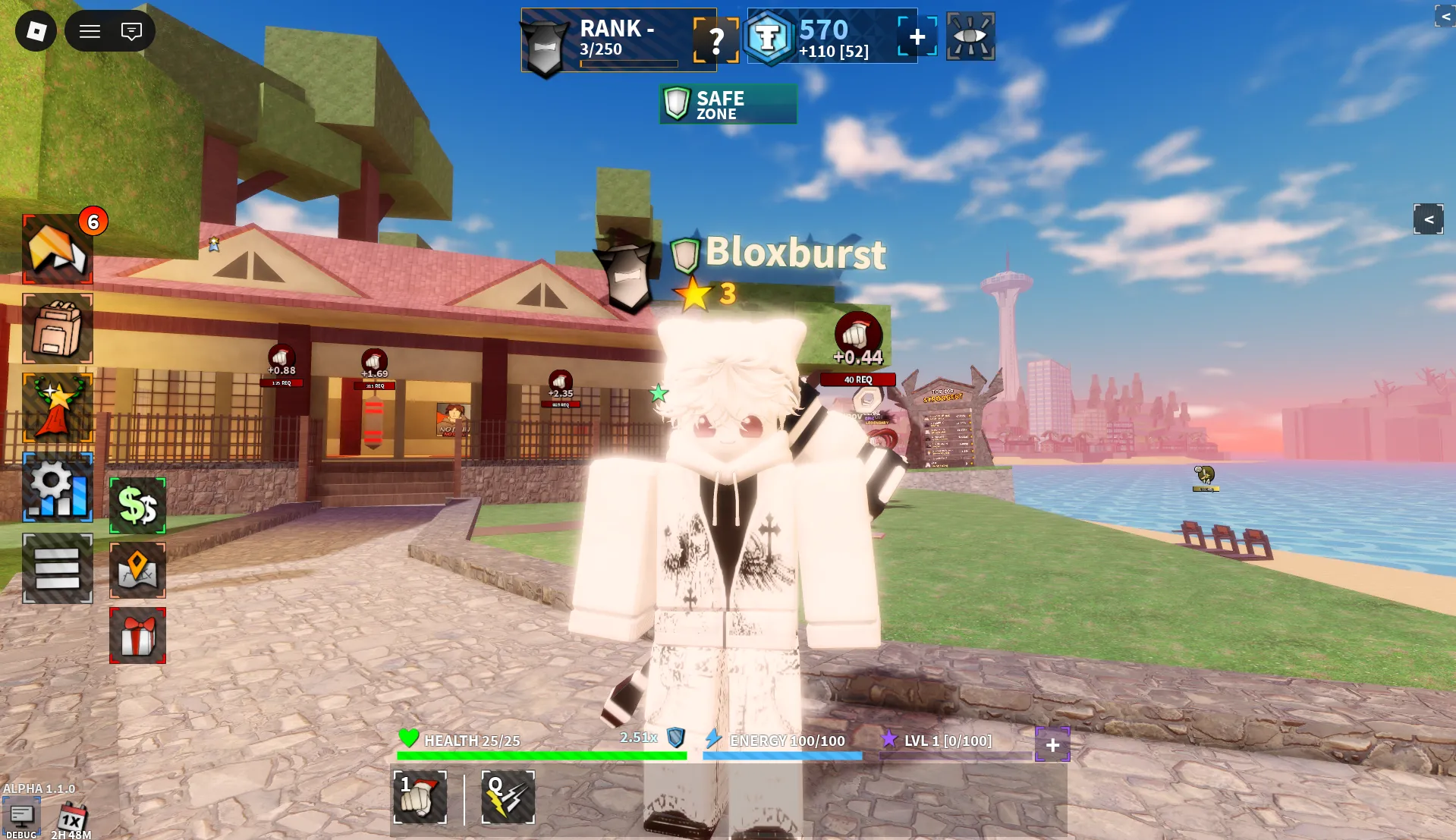The image size is (1456, 840).
Task: Open the debug monitor icon
Action: pos(21,816)
